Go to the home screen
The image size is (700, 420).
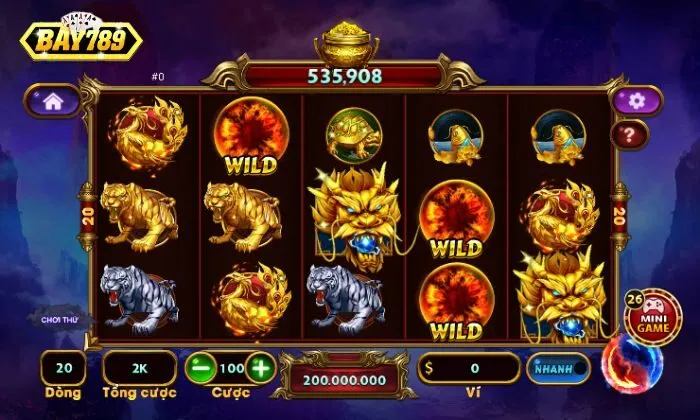click(x=53, y=101)
